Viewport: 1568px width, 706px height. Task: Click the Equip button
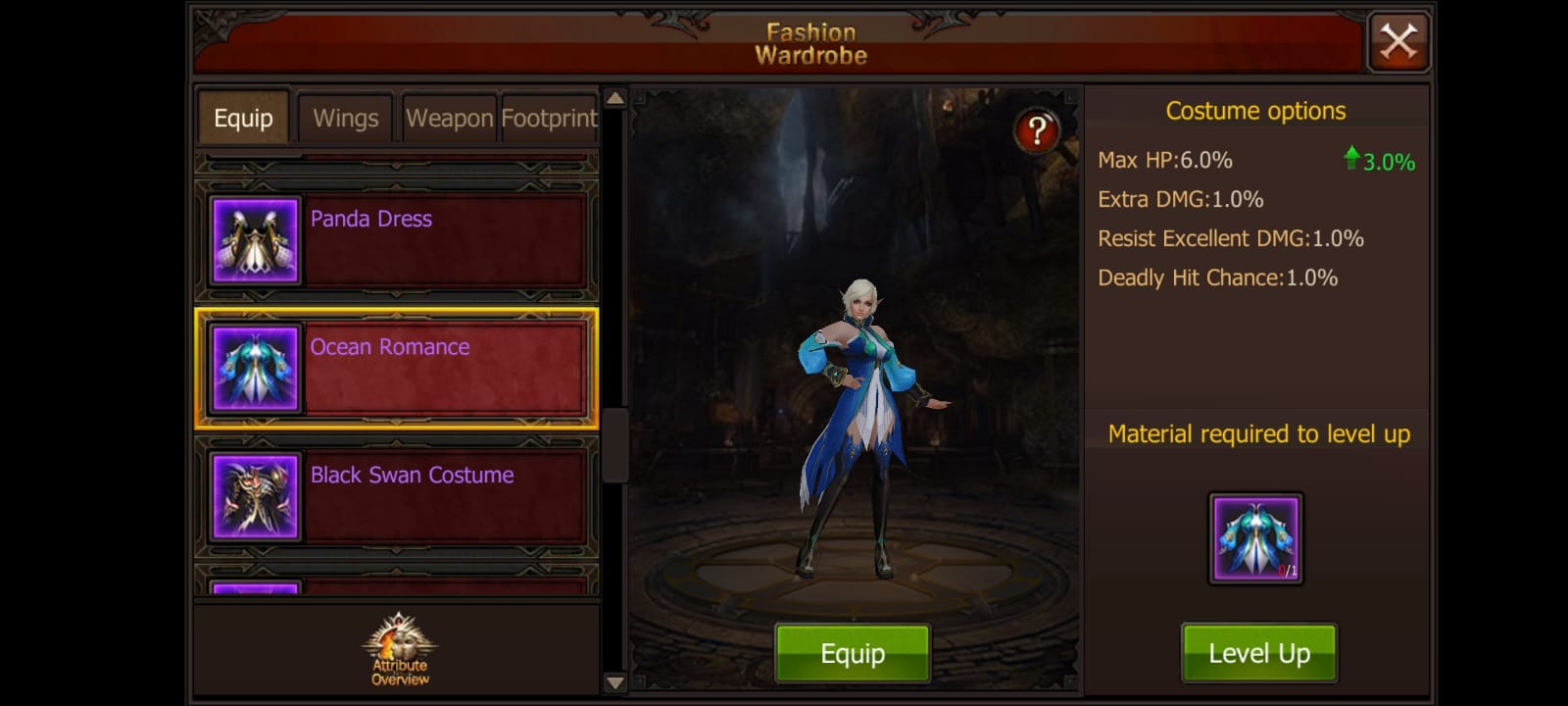(x=852, y=651)
